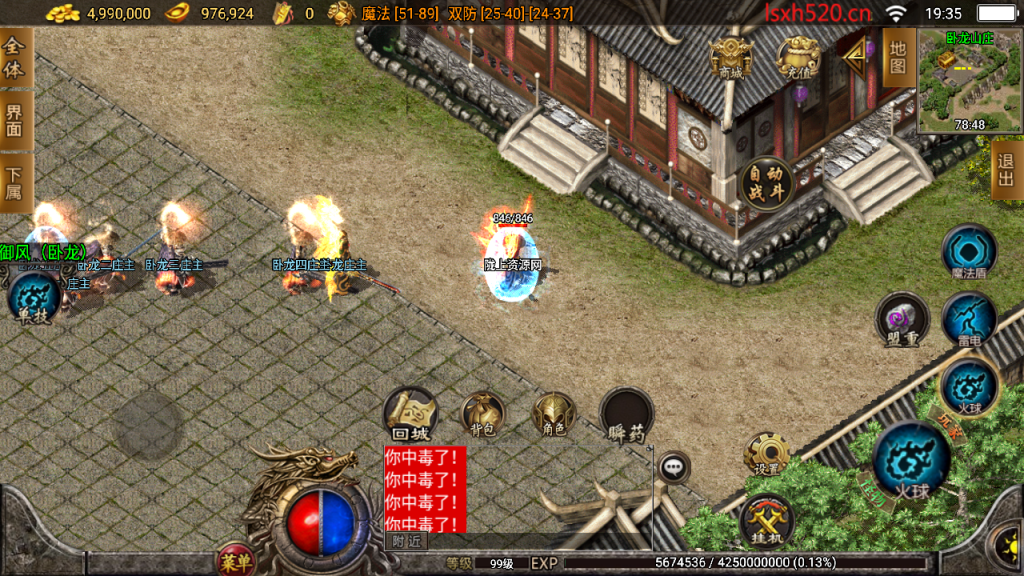Open the 卧龙山庄 minimap
Image resolution: width=1024 pixels, height=576 pixels.
point(965,82)
